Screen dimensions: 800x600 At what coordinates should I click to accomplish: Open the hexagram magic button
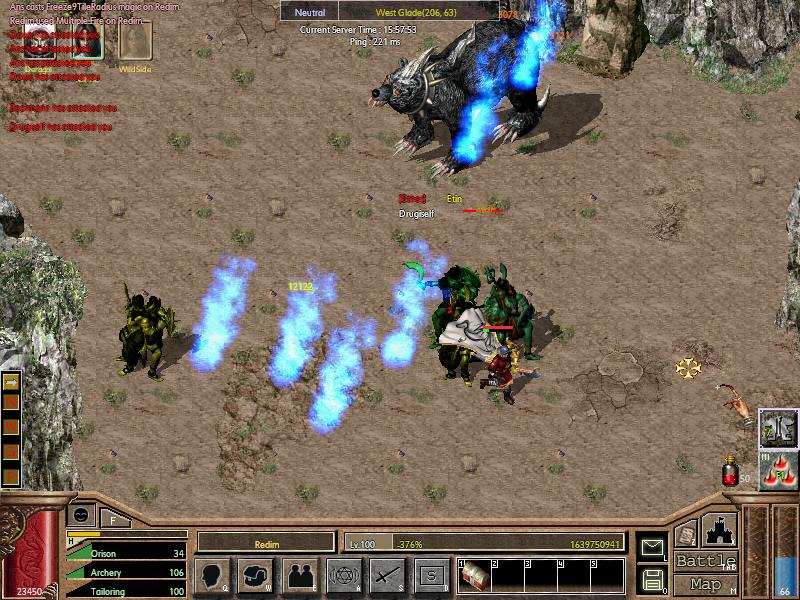click(x=343, y=576)
